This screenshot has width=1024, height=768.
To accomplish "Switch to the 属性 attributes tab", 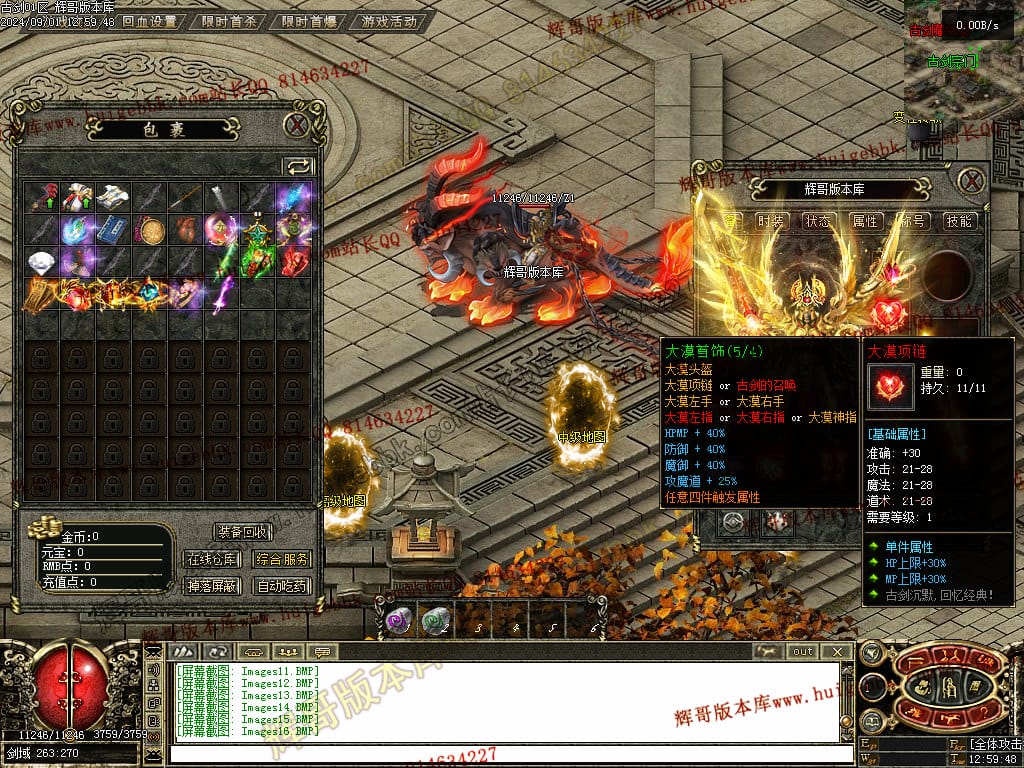I will tap(865, 221).
